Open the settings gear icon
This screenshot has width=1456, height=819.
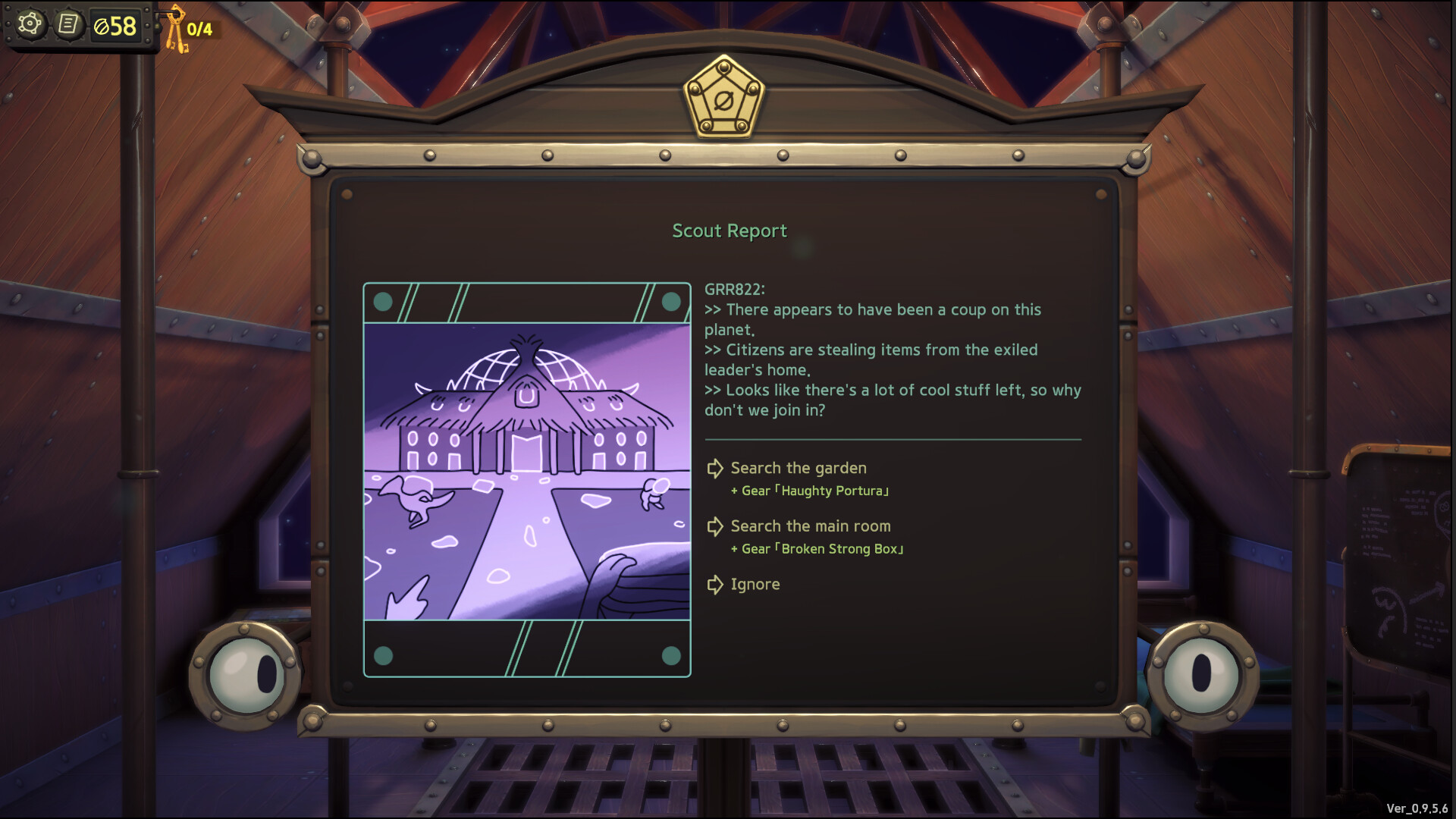click(x=29, y=24)
